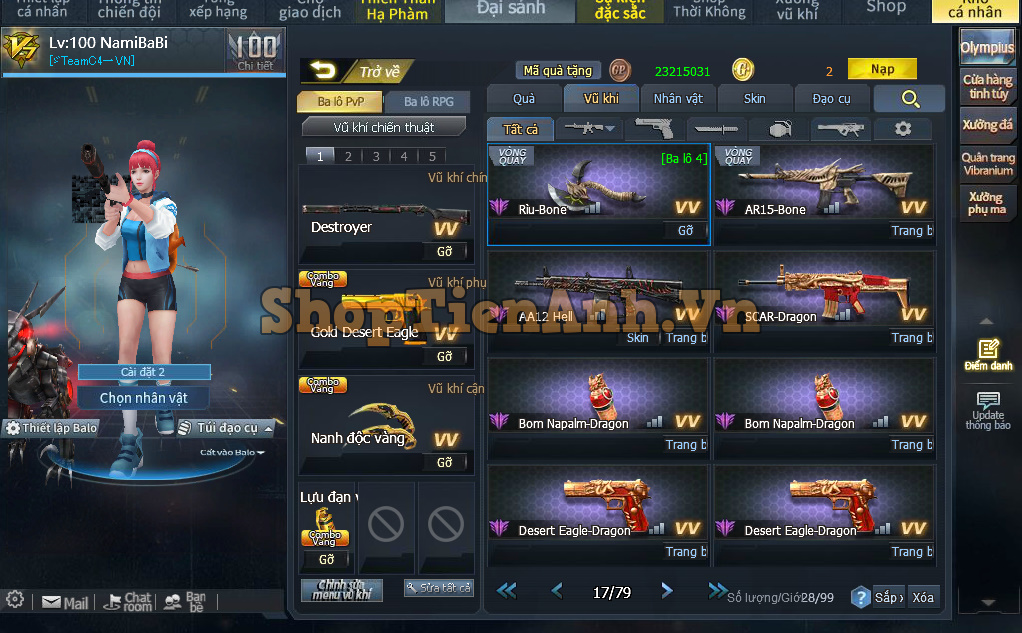Open the Đạo cụ category tab
Image resolution: width=1022 pixels, height=633 pixels.
(x=831, y=98)
